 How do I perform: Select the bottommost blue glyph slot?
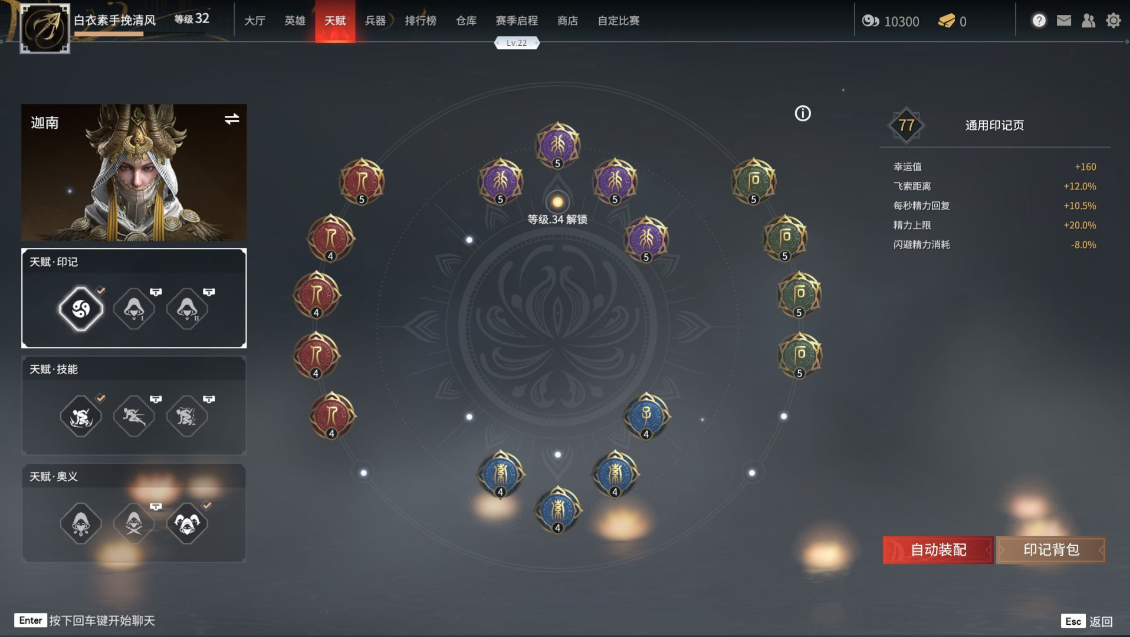pos(557,510)
